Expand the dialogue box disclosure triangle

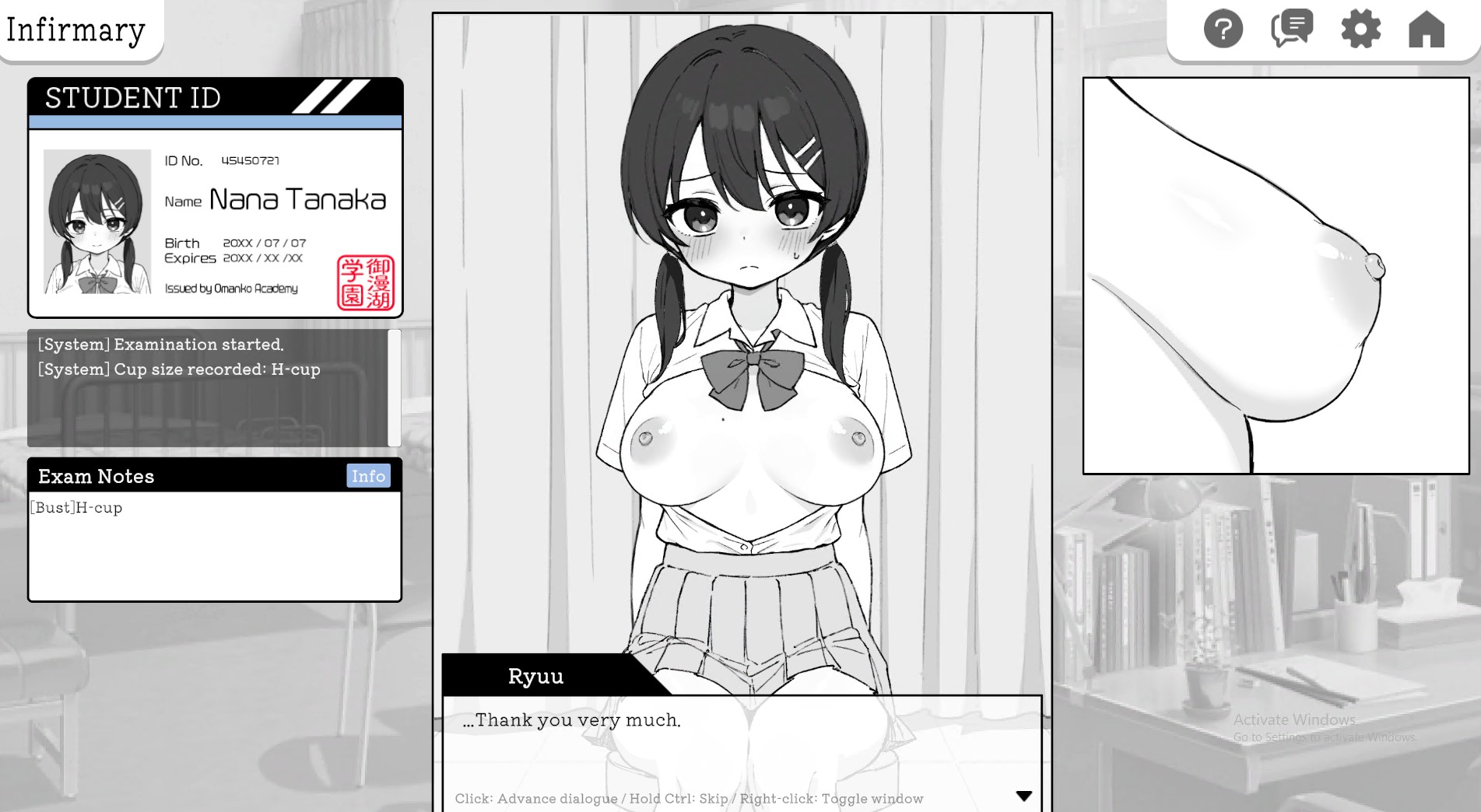1023,795
